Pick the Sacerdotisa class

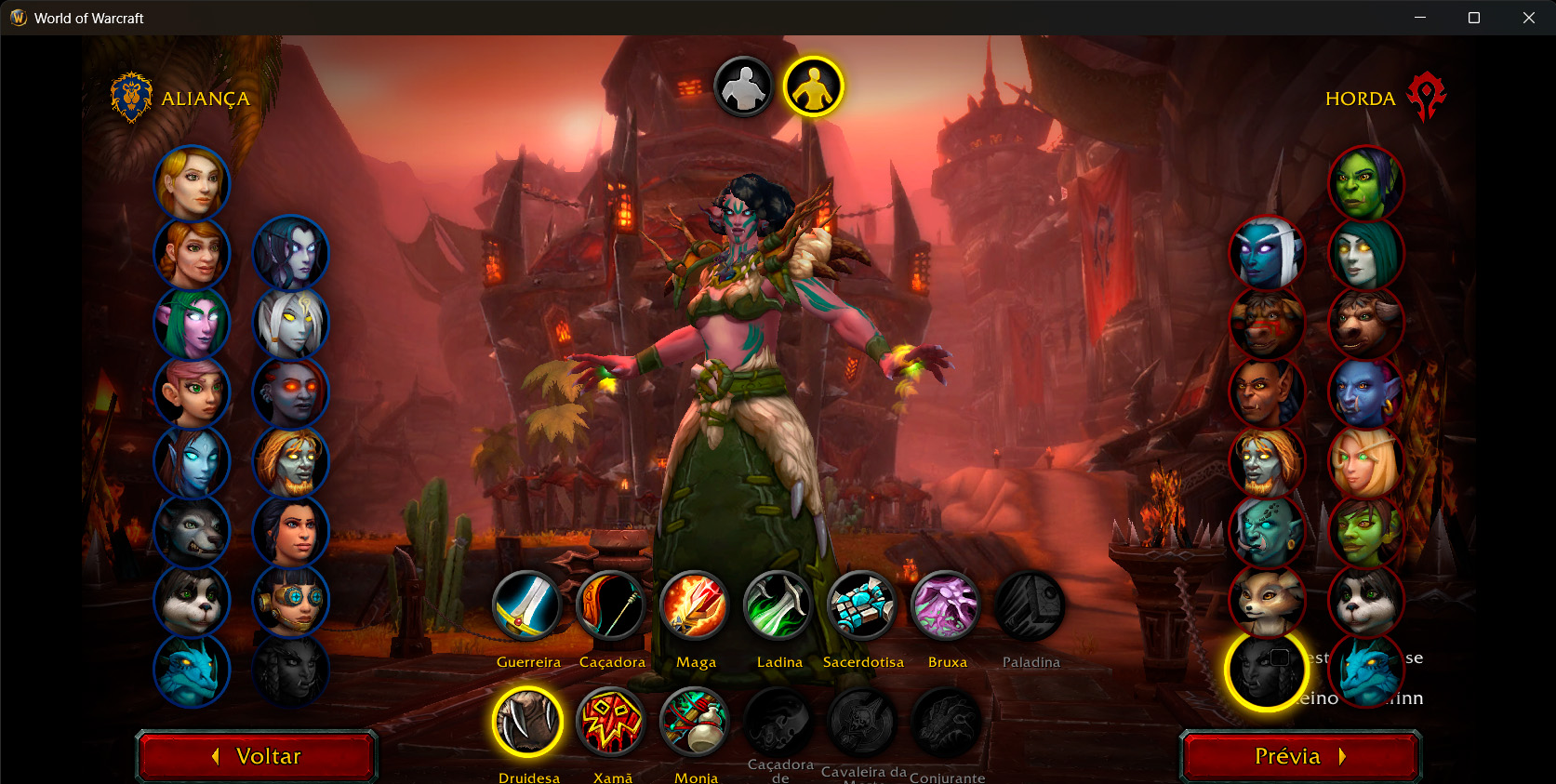862,606
